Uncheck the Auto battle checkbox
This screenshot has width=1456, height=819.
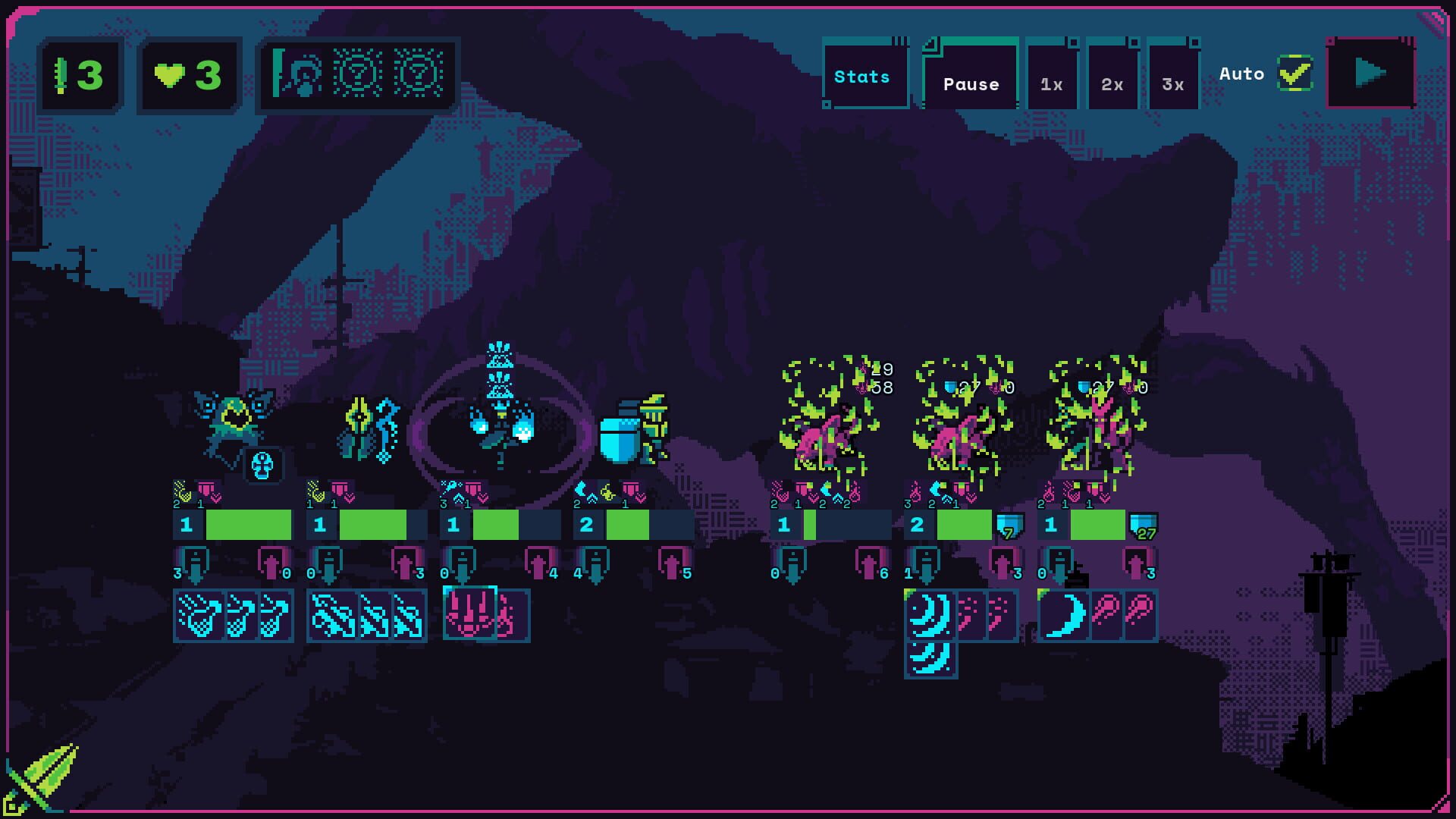click(x=1295, y=73)
